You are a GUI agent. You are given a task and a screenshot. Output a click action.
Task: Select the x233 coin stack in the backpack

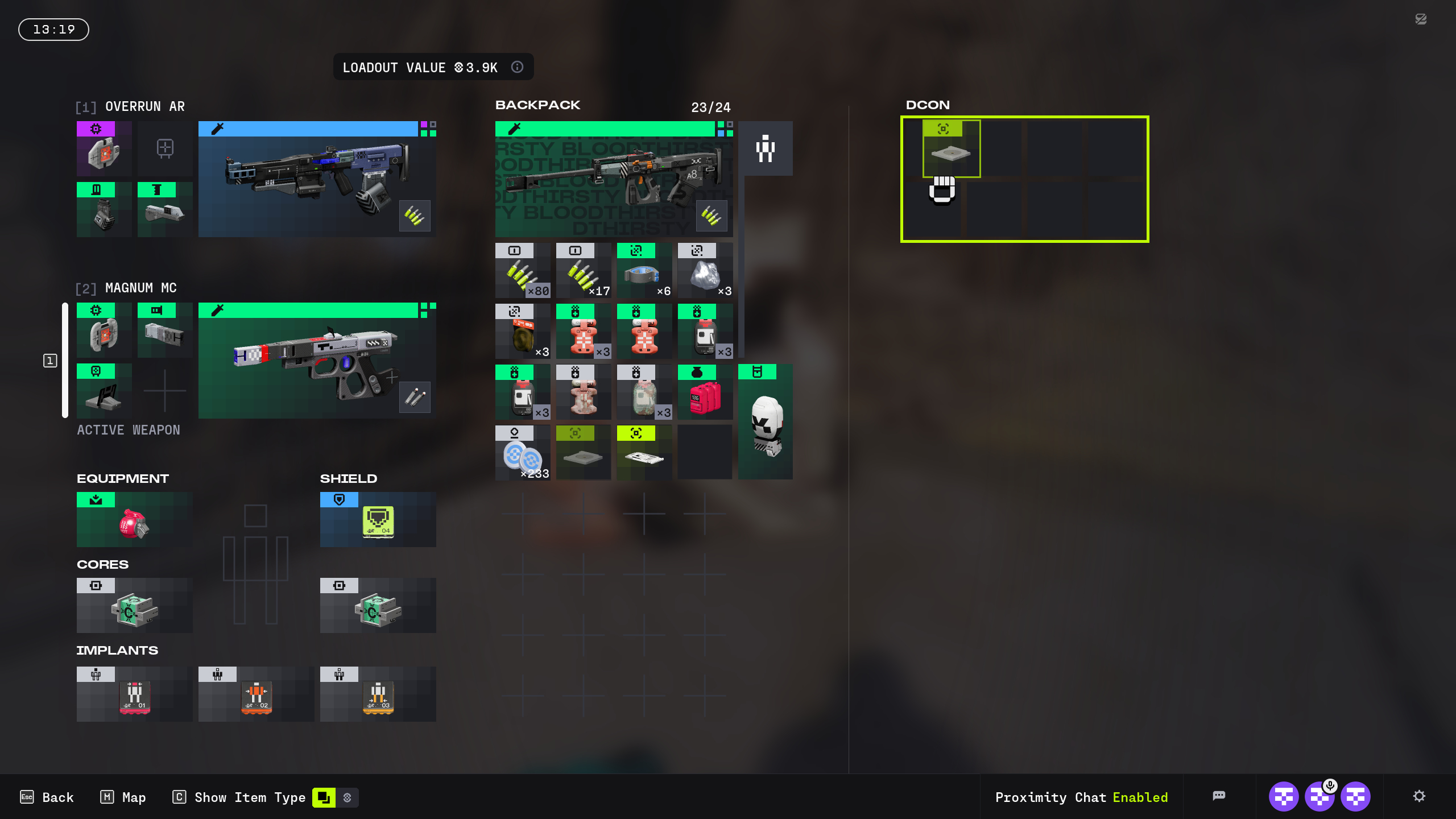[522, 452]
